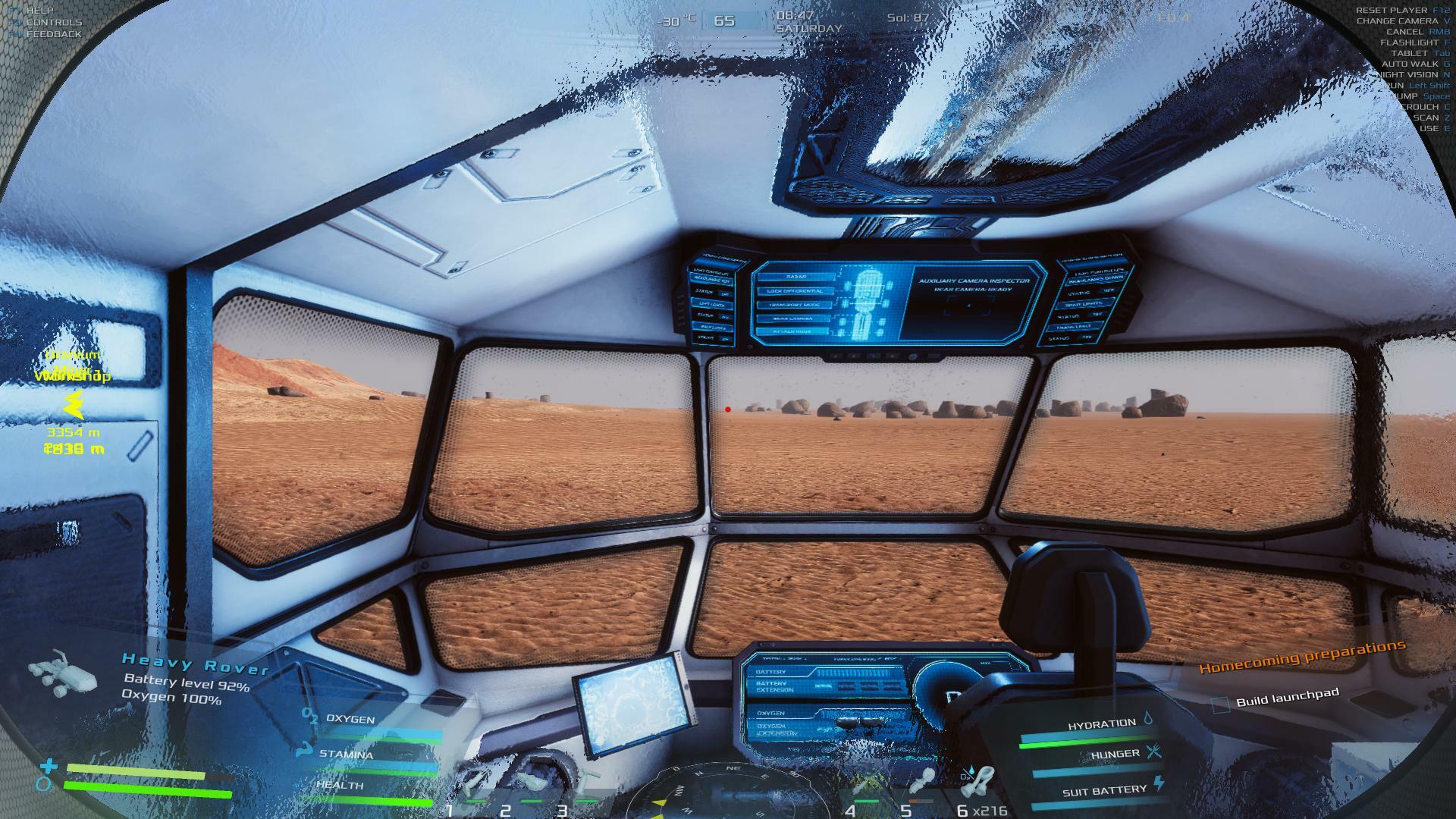Open the Homecoming preparations quest tracker
This screenshot has height=819, width=1456.
click(x=1301, y=656)
